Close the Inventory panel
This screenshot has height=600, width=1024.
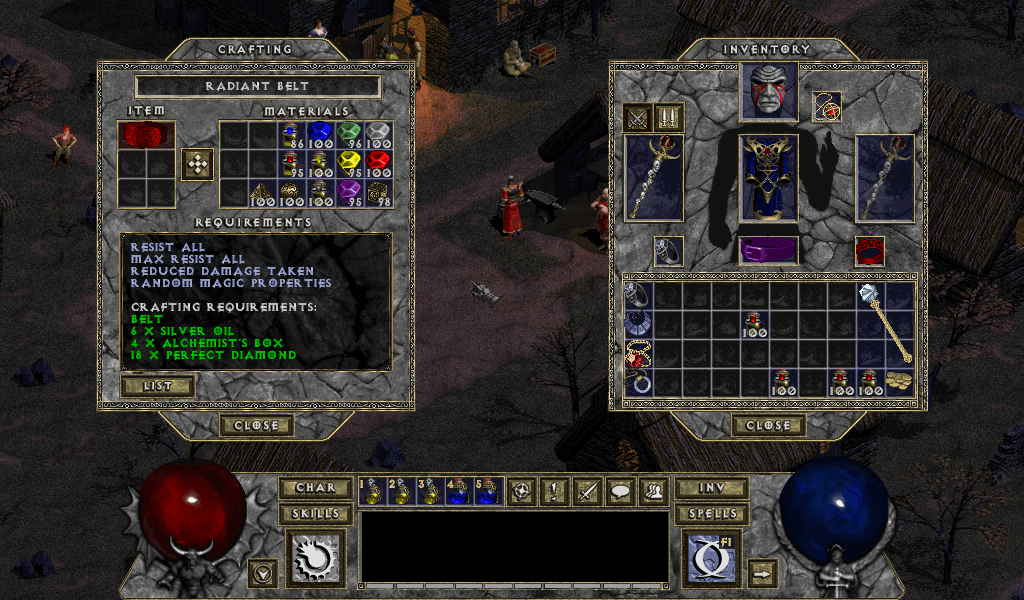(x=768, y=425)
